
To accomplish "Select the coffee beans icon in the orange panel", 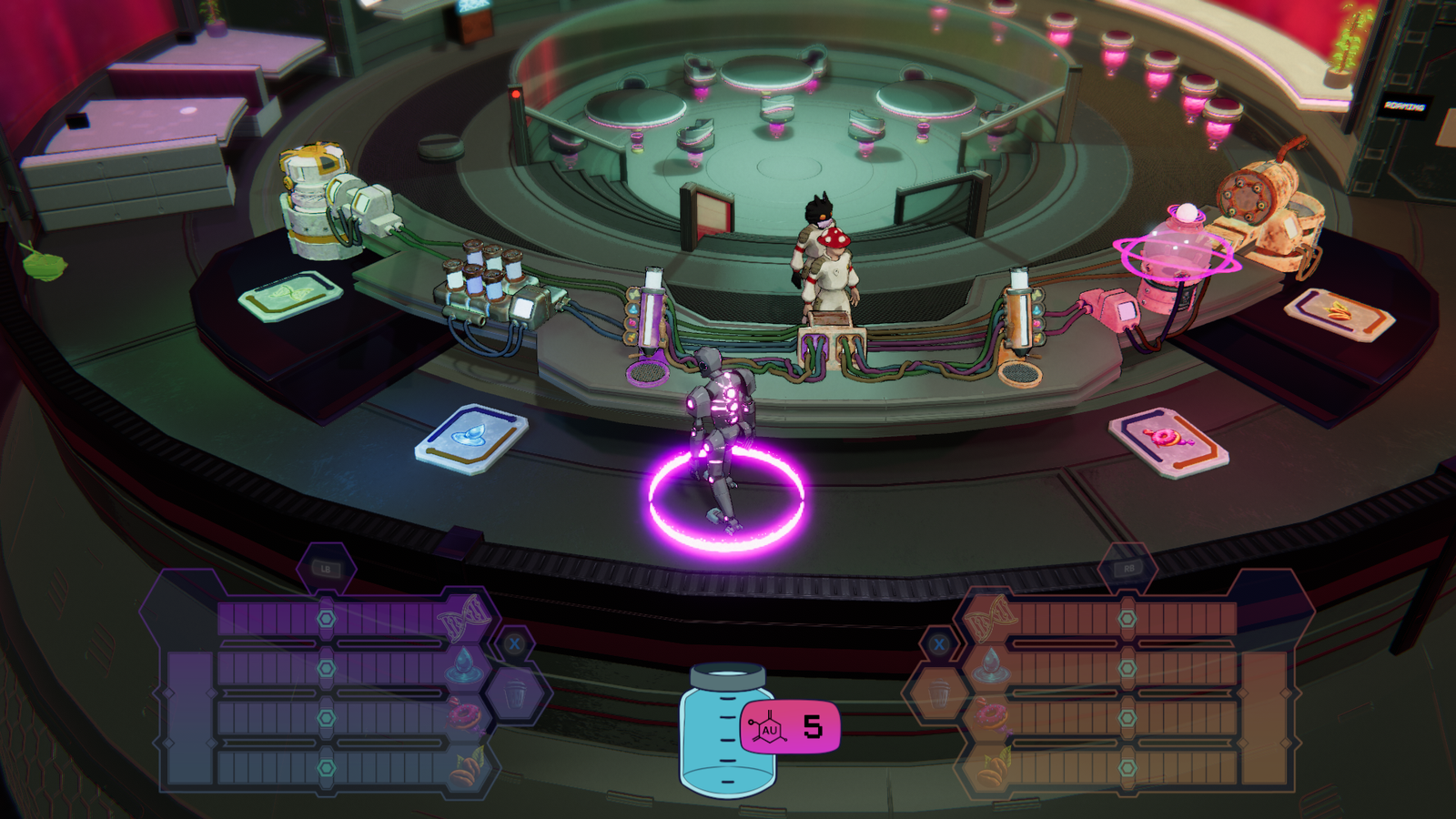I will pos(990,767).
